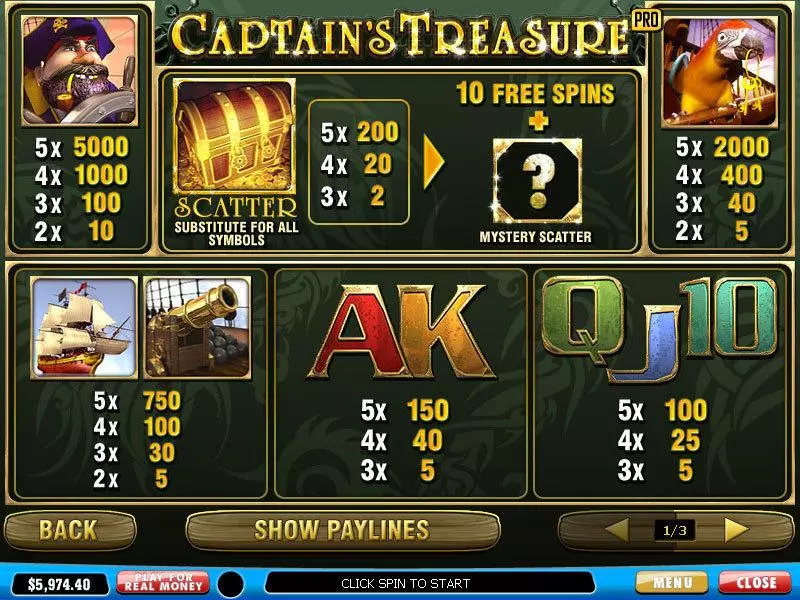Open the Menu button

point(671,582)
